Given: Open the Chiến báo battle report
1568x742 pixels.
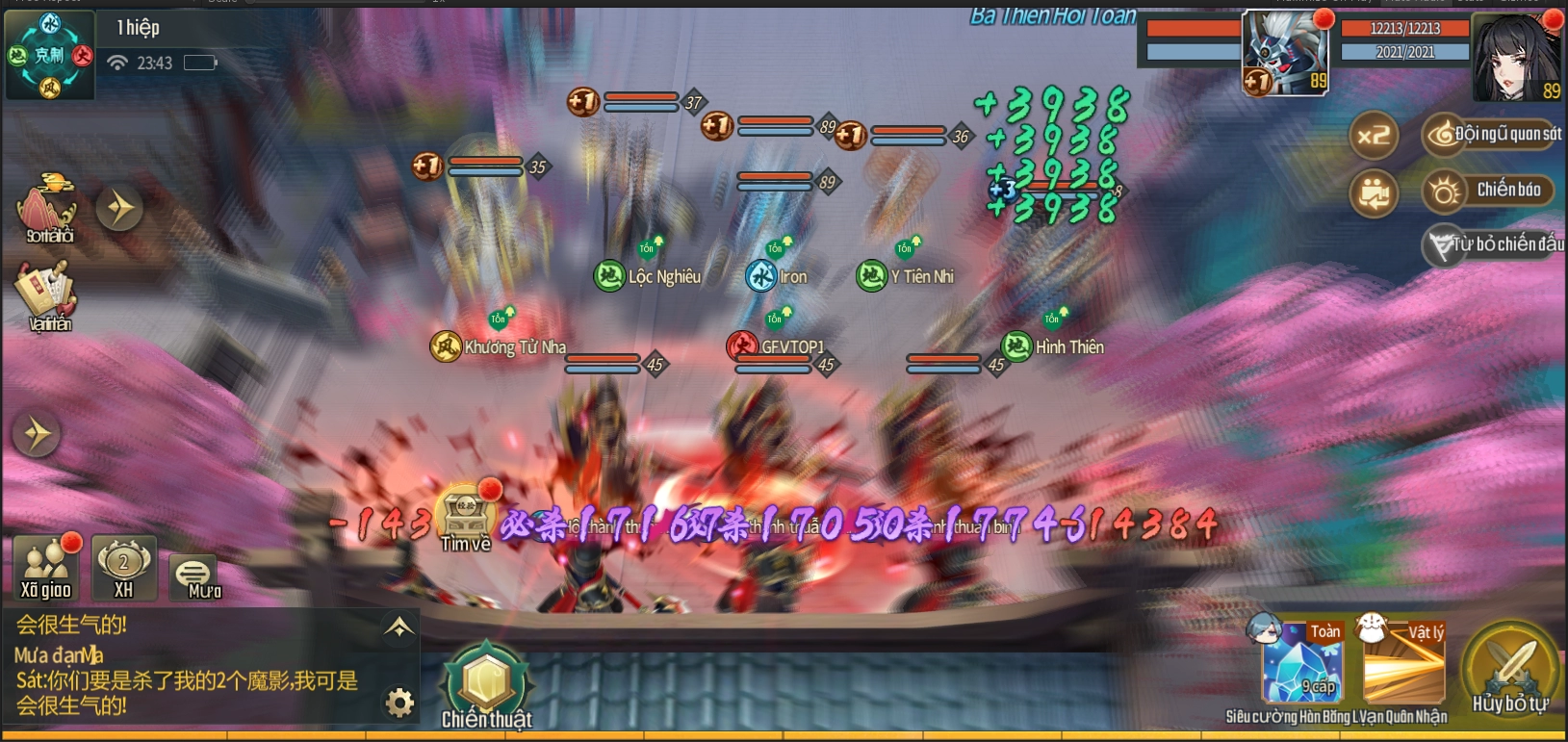Looking at the screenshot, I should [1489, 191].
